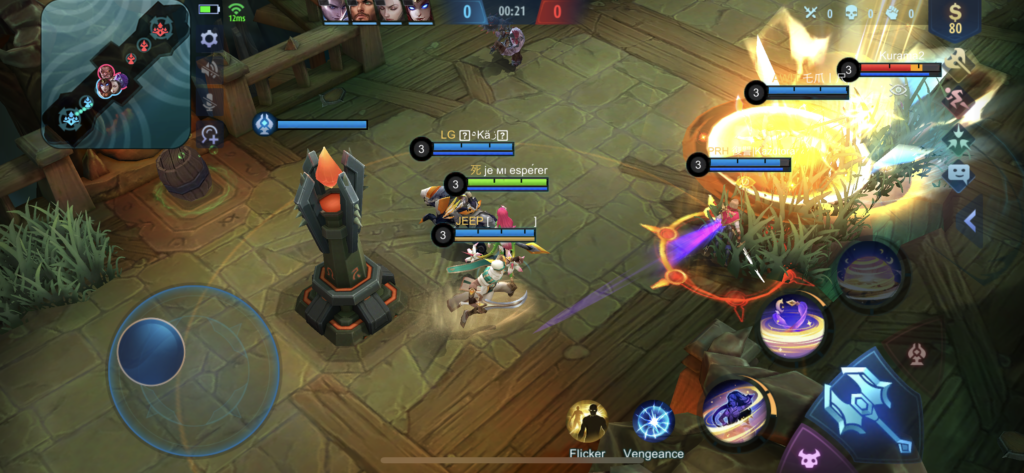Viewport: 1024px width, 473px height.
Task: Open the settings gear menu
Action: point(209,39)
